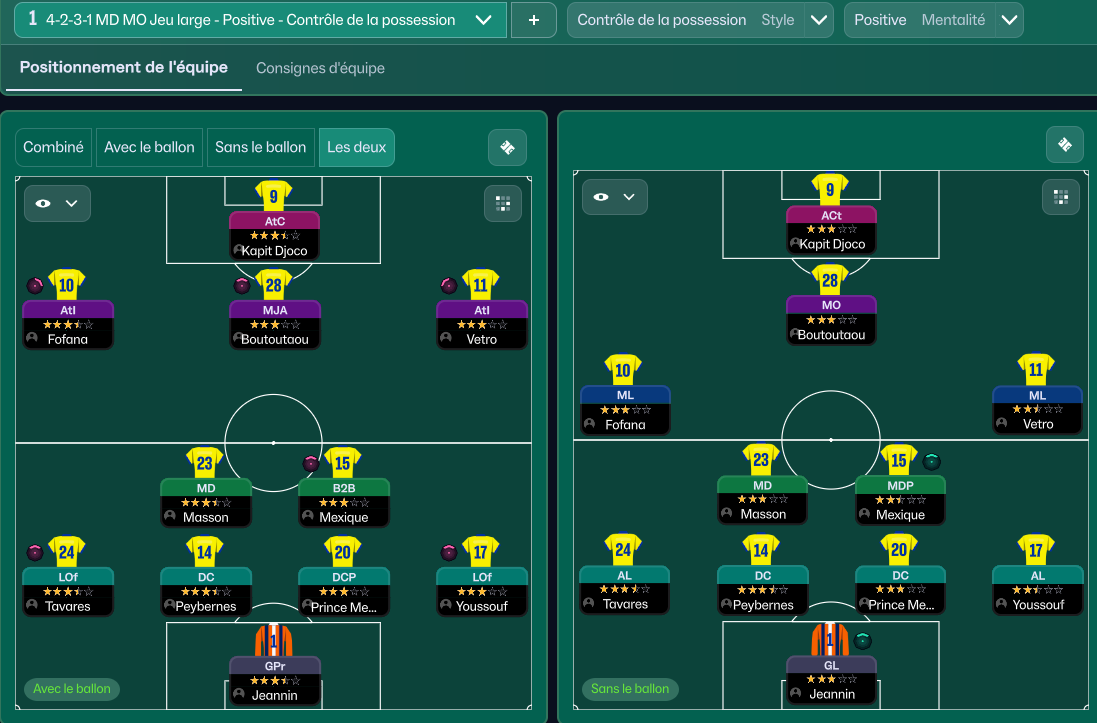Select striker Kapit Djoco on left pitch

[274, 236]
